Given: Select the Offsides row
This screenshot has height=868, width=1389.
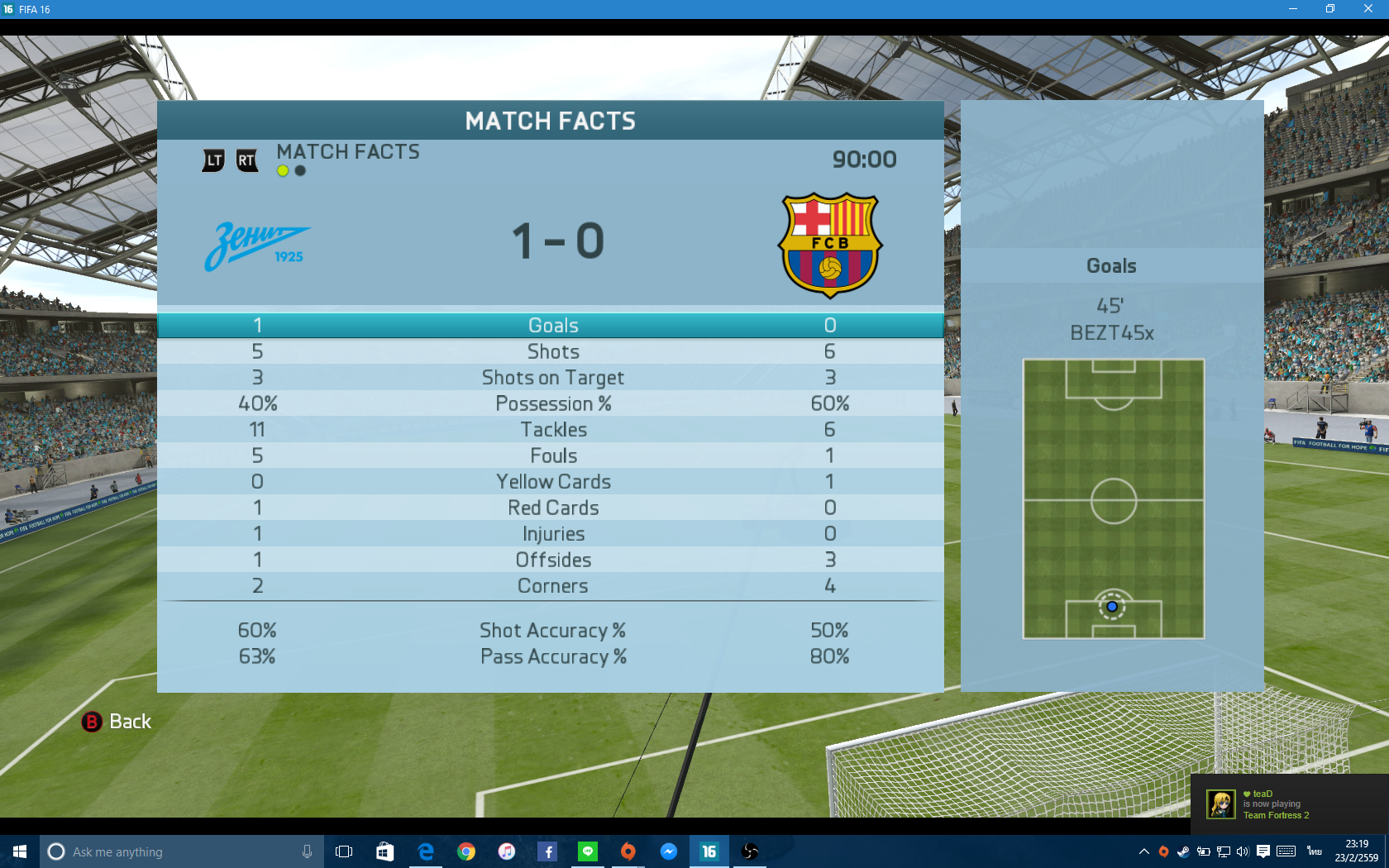Looking at the screenshot, I should pos(552,560).
